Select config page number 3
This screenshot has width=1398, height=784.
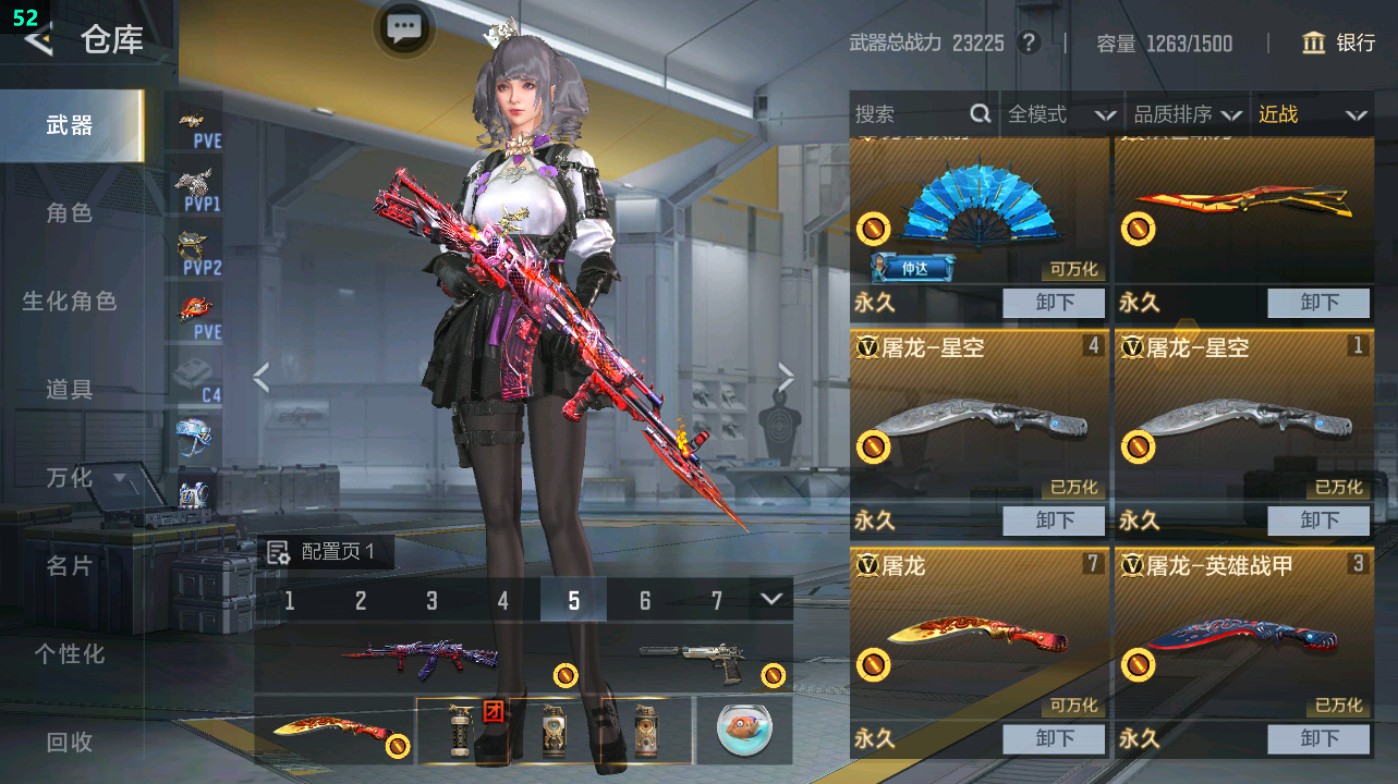pyautogui.click(x=431, y=602)
